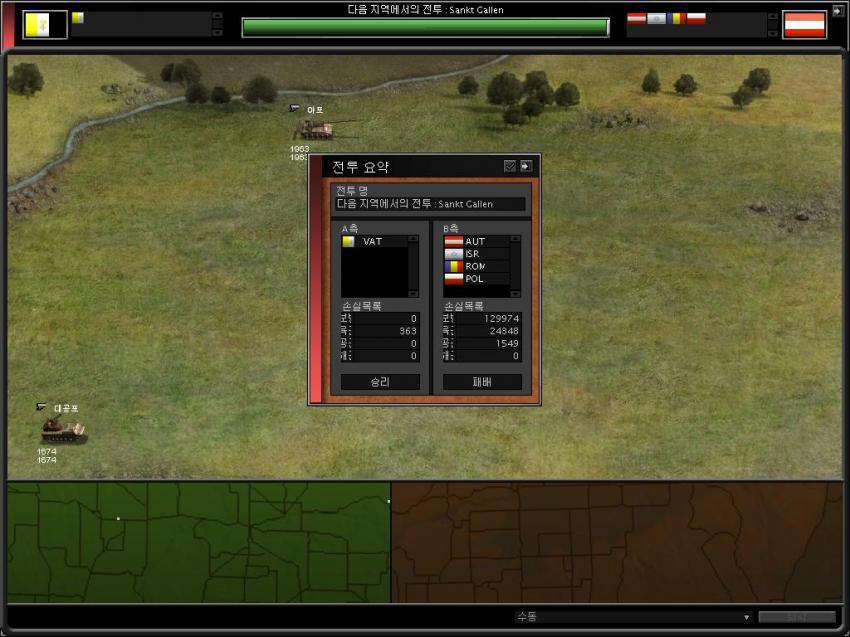Click the brown right battlefield minimap
Screen dimensions: 850x637
(617, 542)
